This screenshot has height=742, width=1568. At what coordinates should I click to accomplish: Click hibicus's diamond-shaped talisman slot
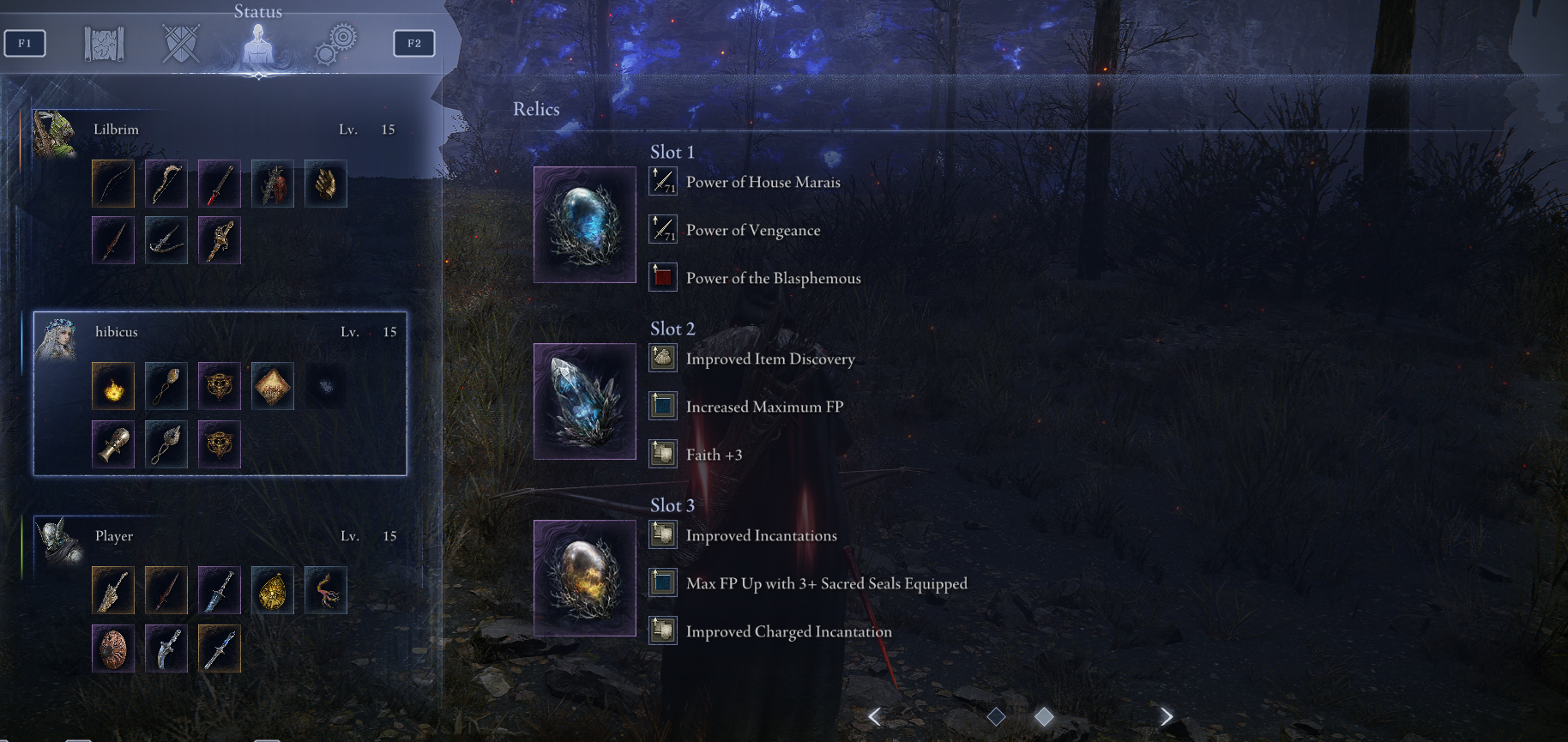[273, 386]
